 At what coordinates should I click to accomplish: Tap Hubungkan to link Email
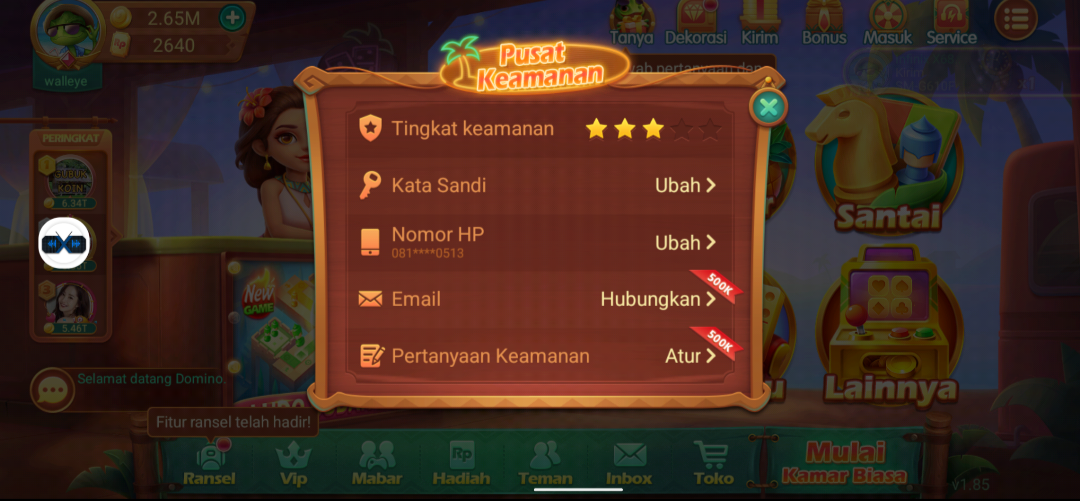659,299
